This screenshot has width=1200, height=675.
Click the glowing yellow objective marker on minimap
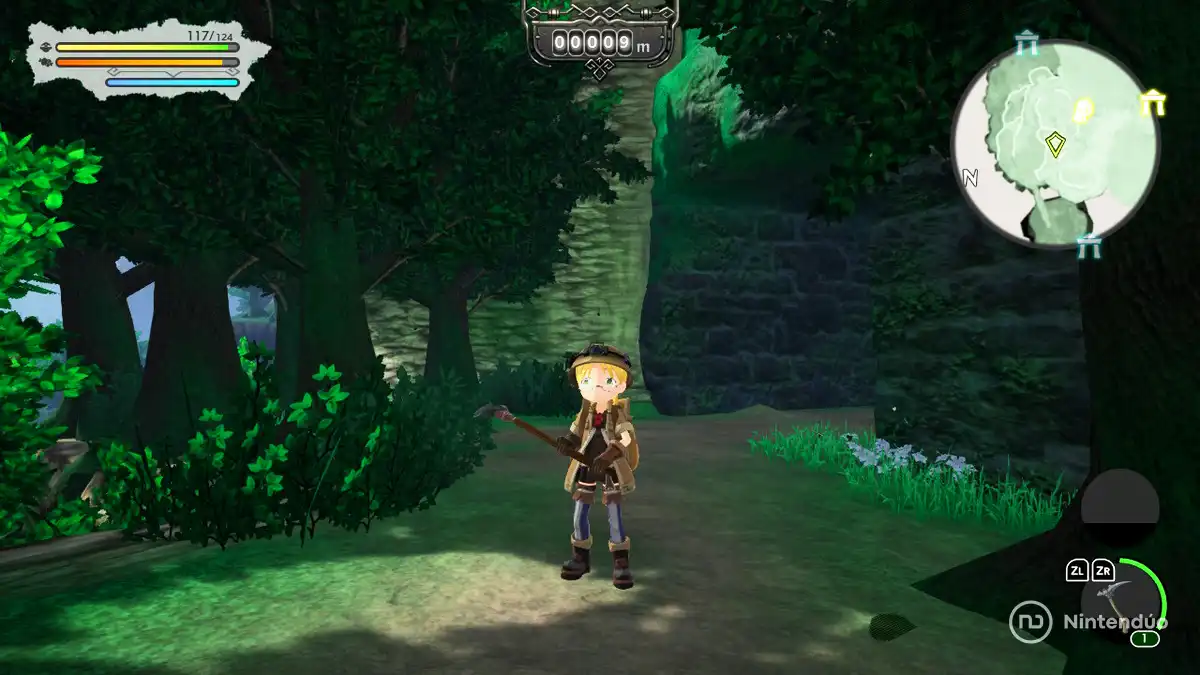(1082, 108)
